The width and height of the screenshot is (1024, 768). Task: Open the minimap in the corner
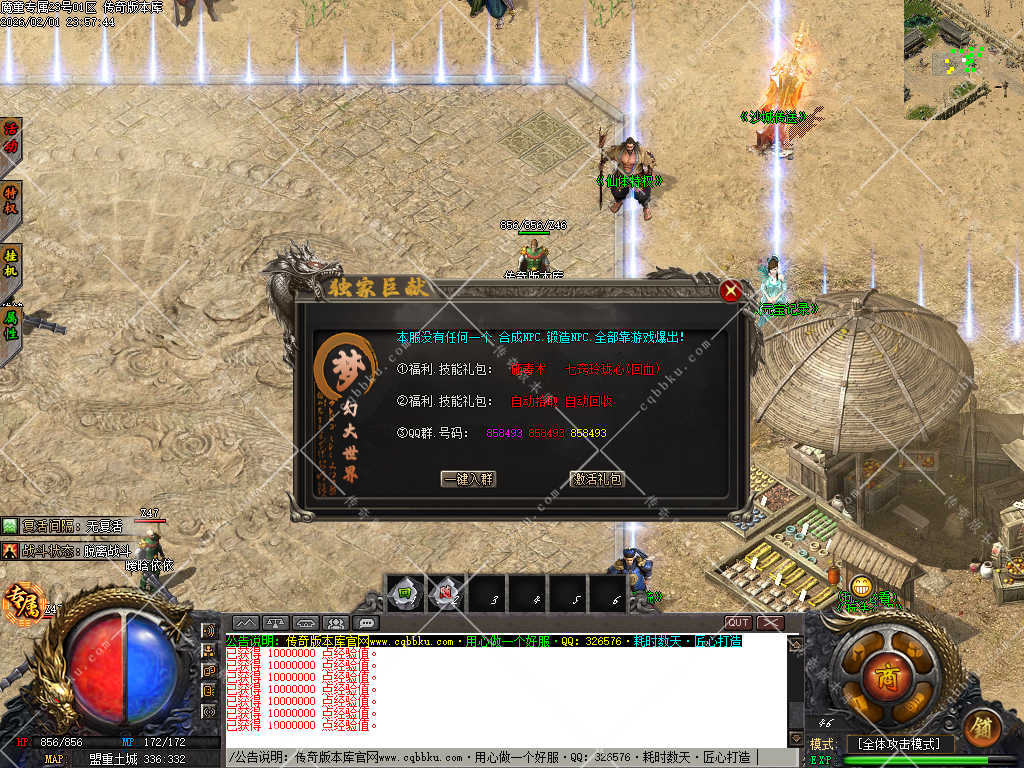tap(964, 58)
